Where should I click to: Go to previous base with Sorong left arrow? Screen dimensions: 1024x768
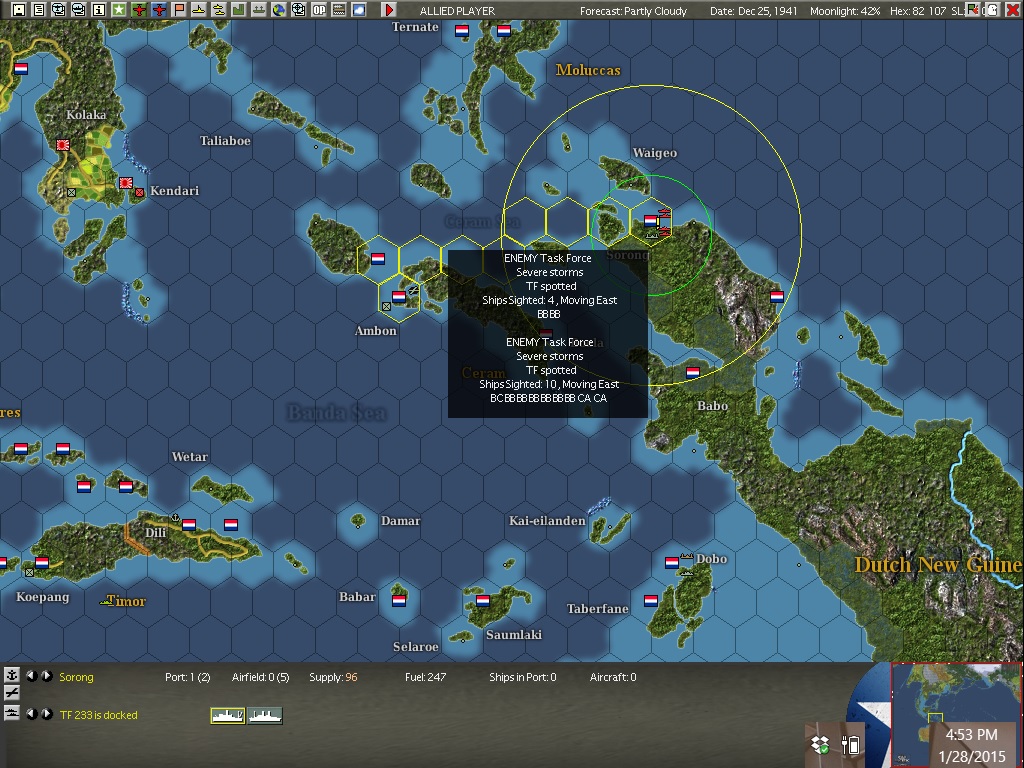coord(31,676)
